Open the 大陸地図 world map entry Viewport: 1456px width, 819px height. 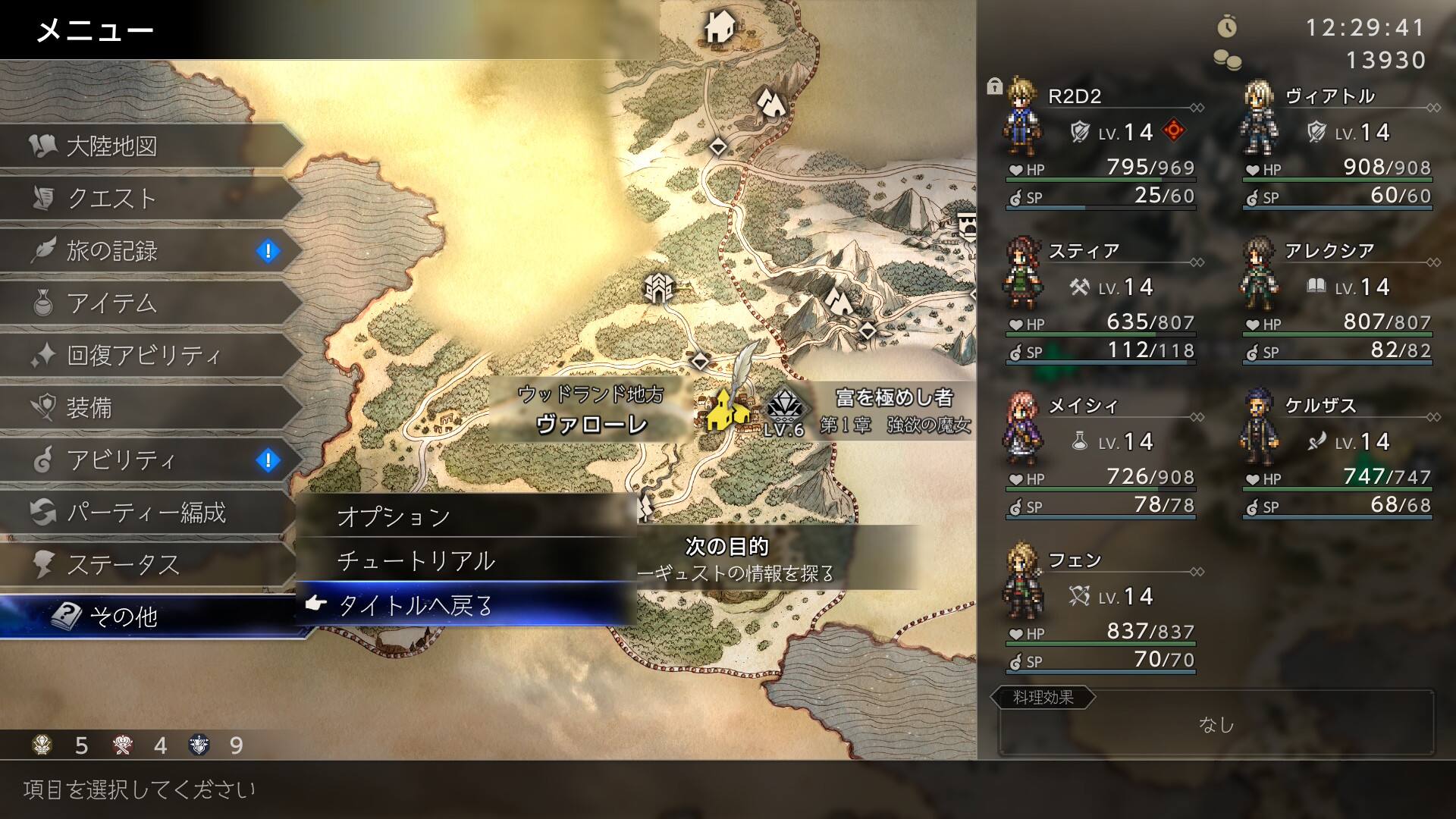(x=144, y=146)
